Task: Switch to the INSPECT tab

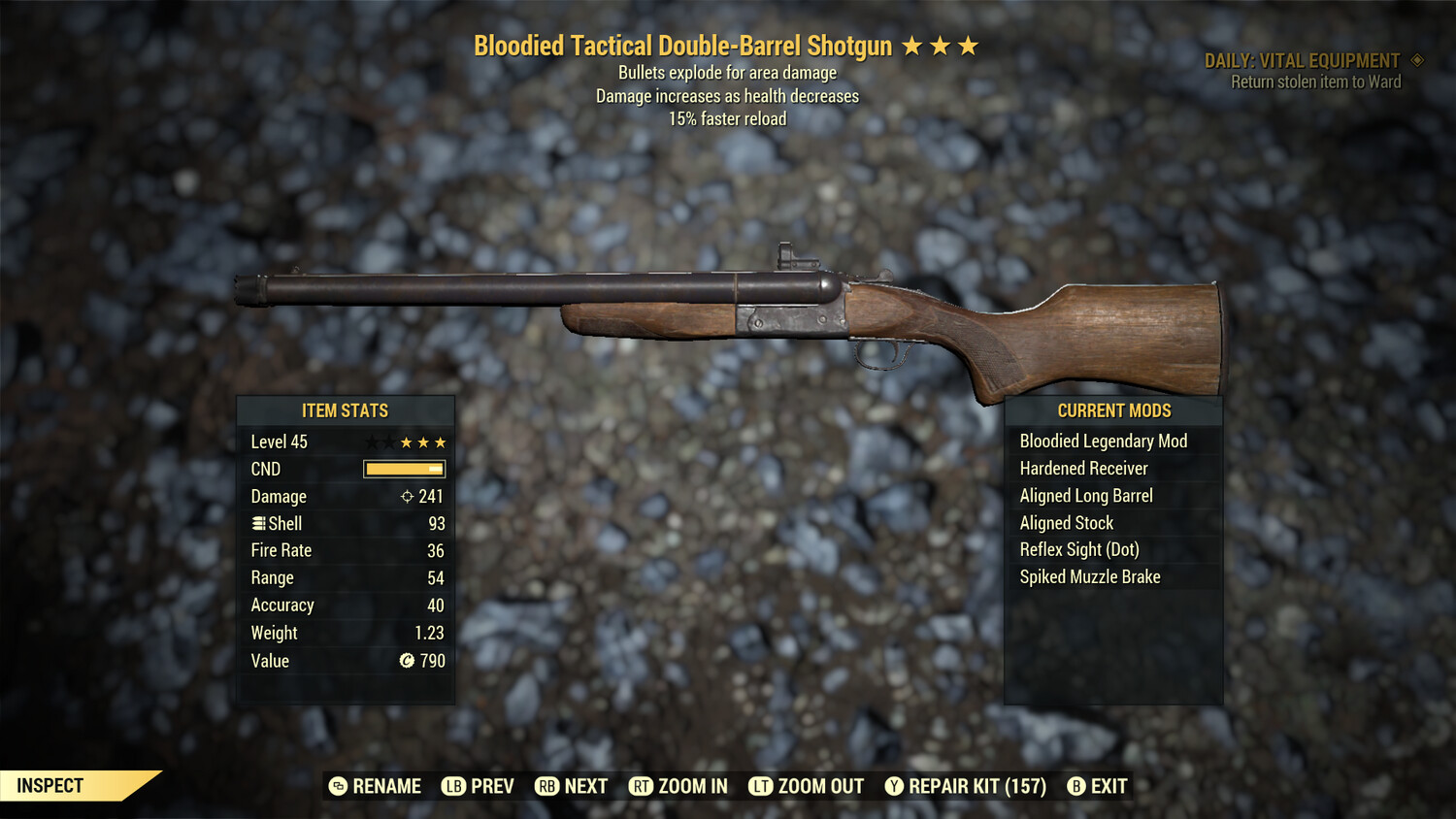Action: click(x=50, y=786)
